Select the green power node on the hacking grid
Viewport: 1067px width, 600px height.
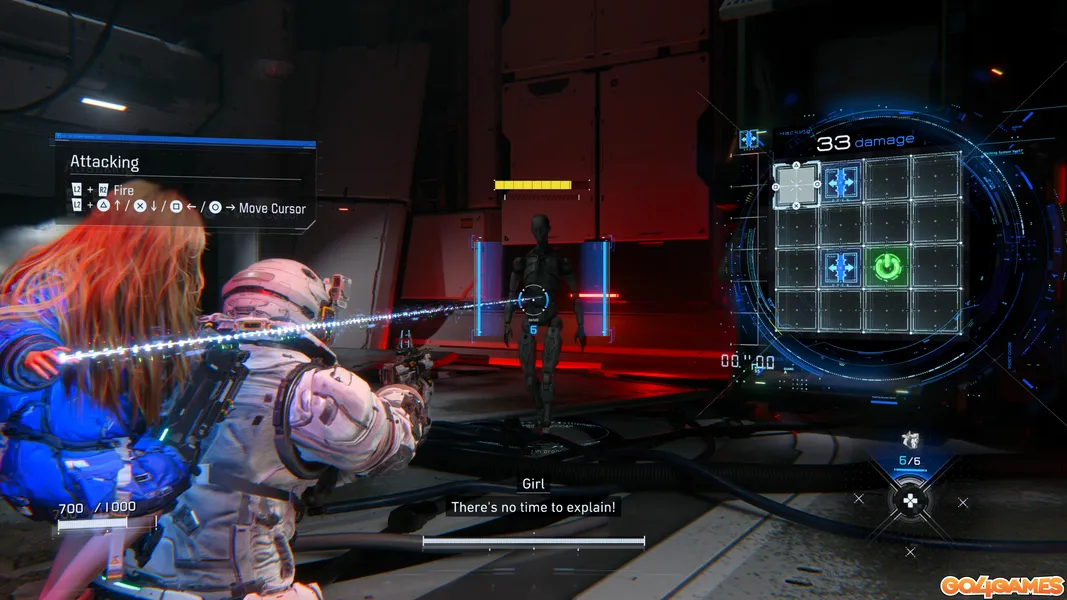[x=887, y=267]
